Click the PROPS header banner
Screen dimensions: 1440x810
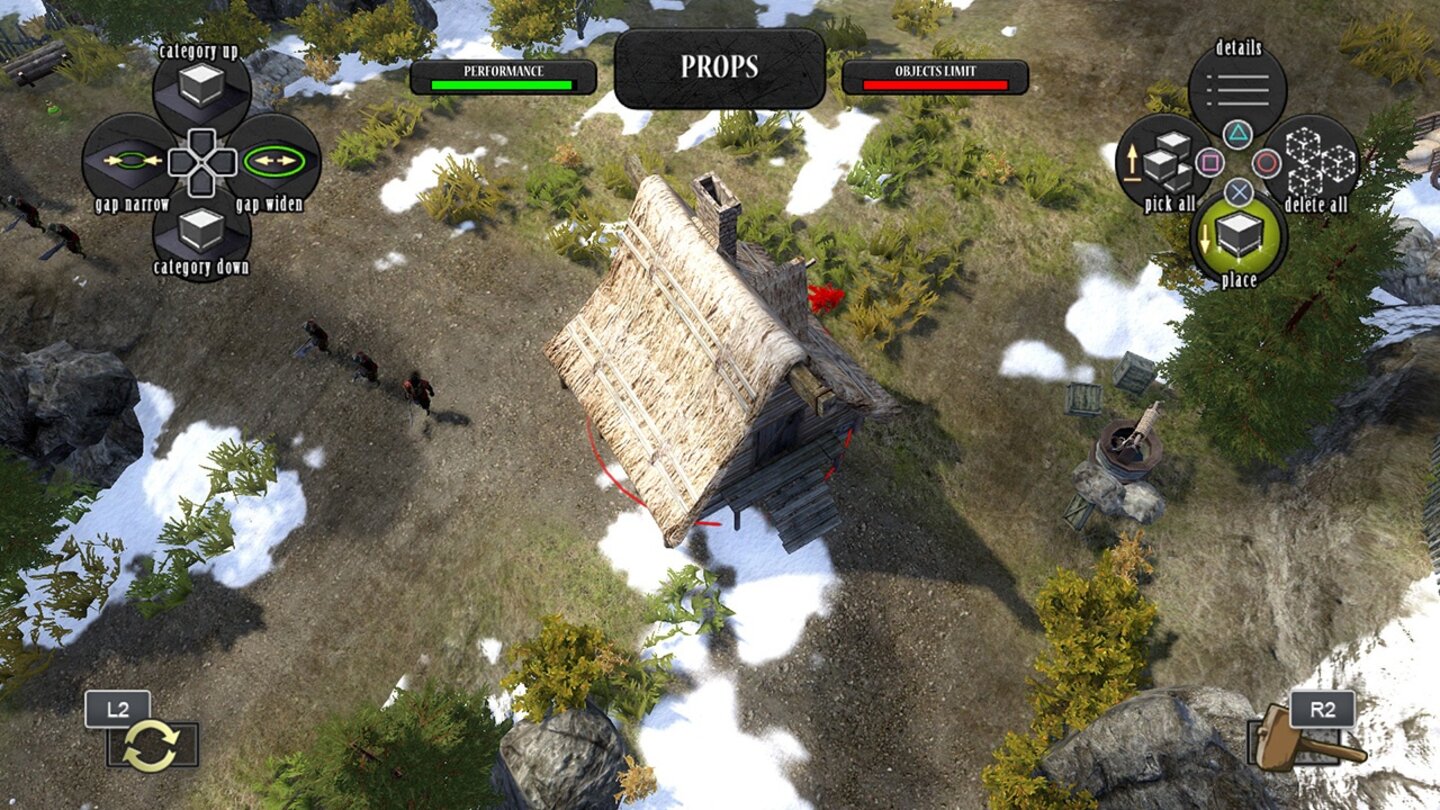click(718, 70)
